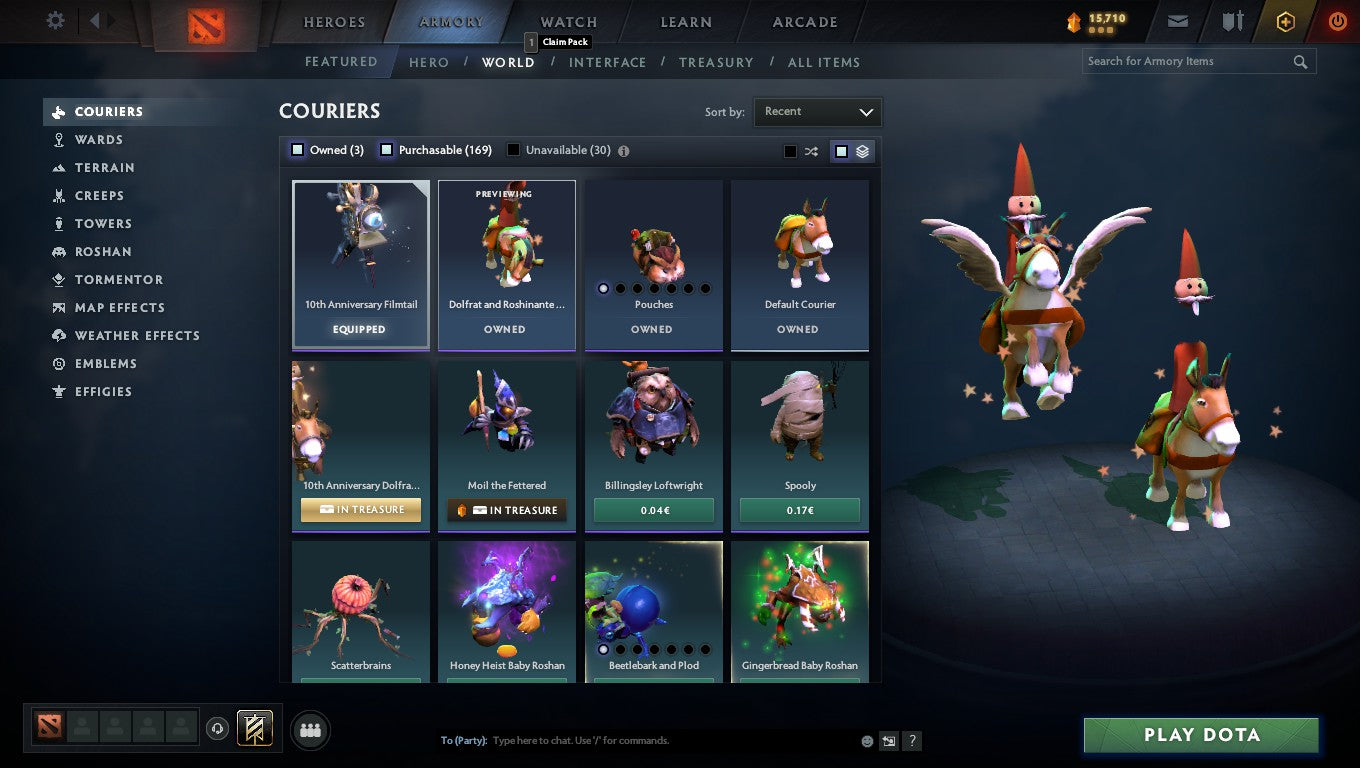
Task: Click the Dota Plus hexagon icon
Action: point(1285,20)
